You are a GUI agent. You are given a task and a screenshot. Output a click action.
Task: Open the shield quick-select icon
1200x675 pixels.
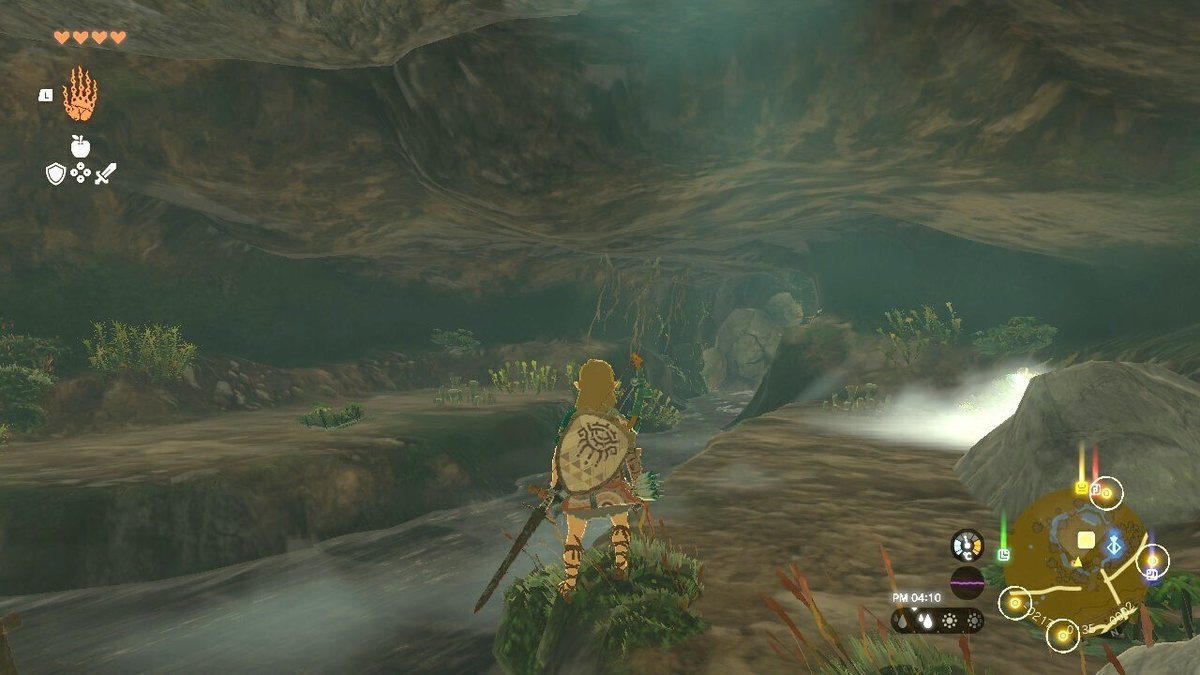pos(56,173)
